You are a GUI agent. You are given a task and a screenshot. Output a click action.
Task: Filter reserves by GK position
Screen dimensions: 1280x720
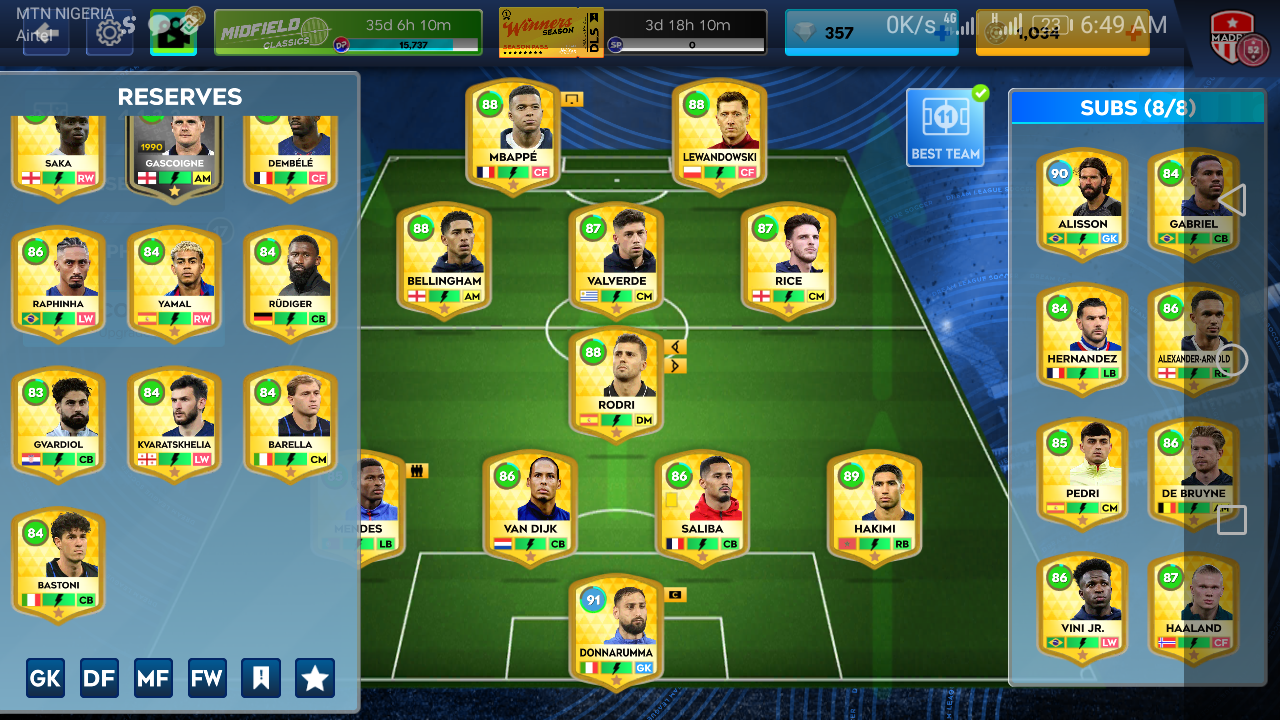coord(45,678)
